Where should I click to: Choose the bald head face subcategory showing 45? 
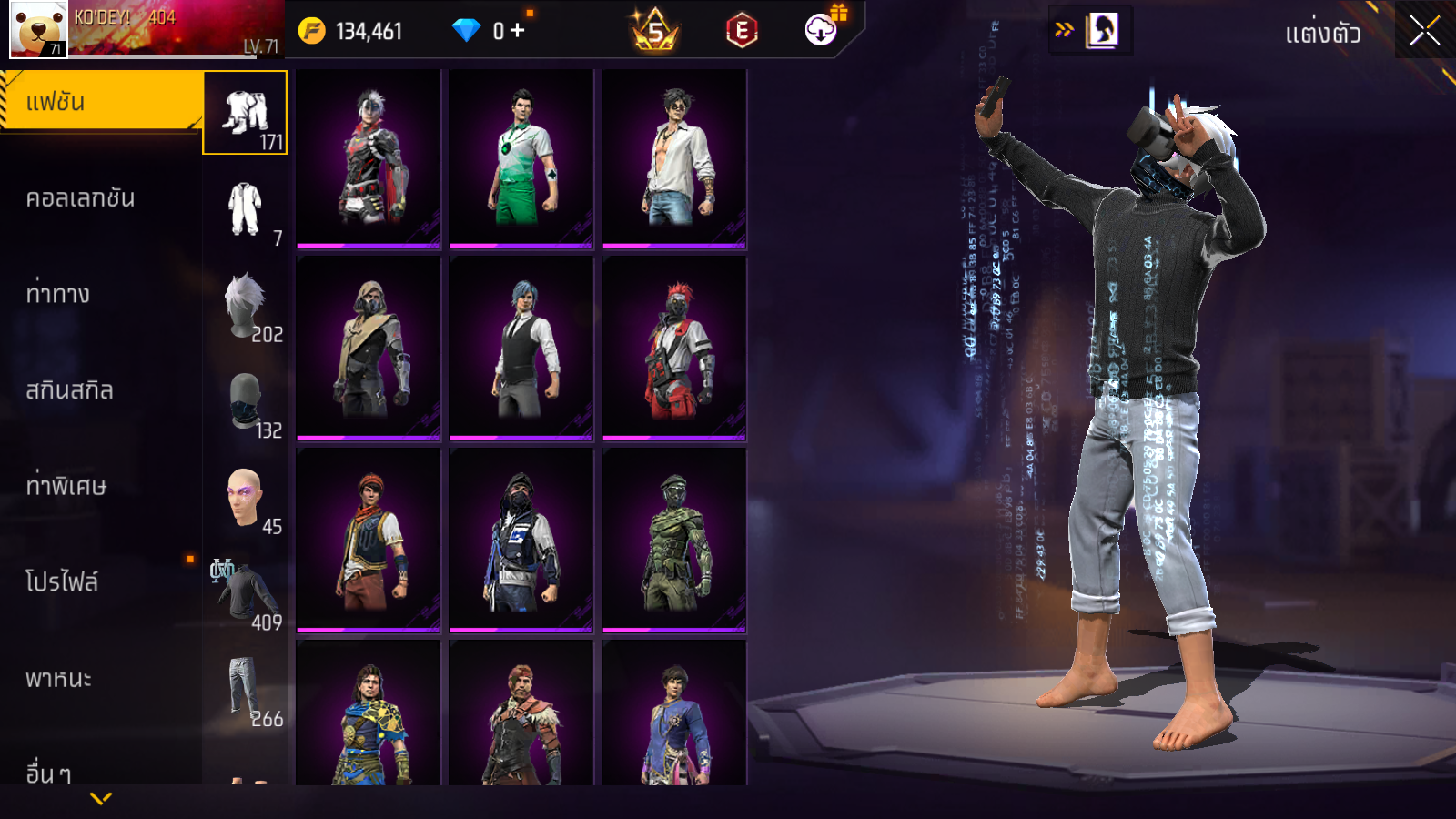(245, 499)
